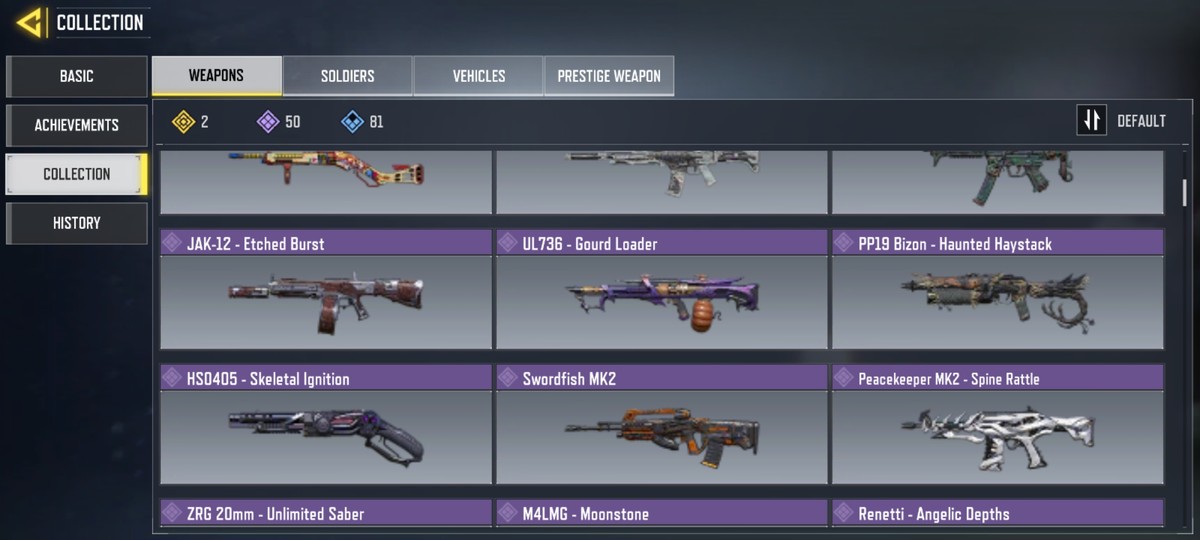Filter by rare blue rarity icon
Screen dimensions: 1200x540
[x=352, y=122]
